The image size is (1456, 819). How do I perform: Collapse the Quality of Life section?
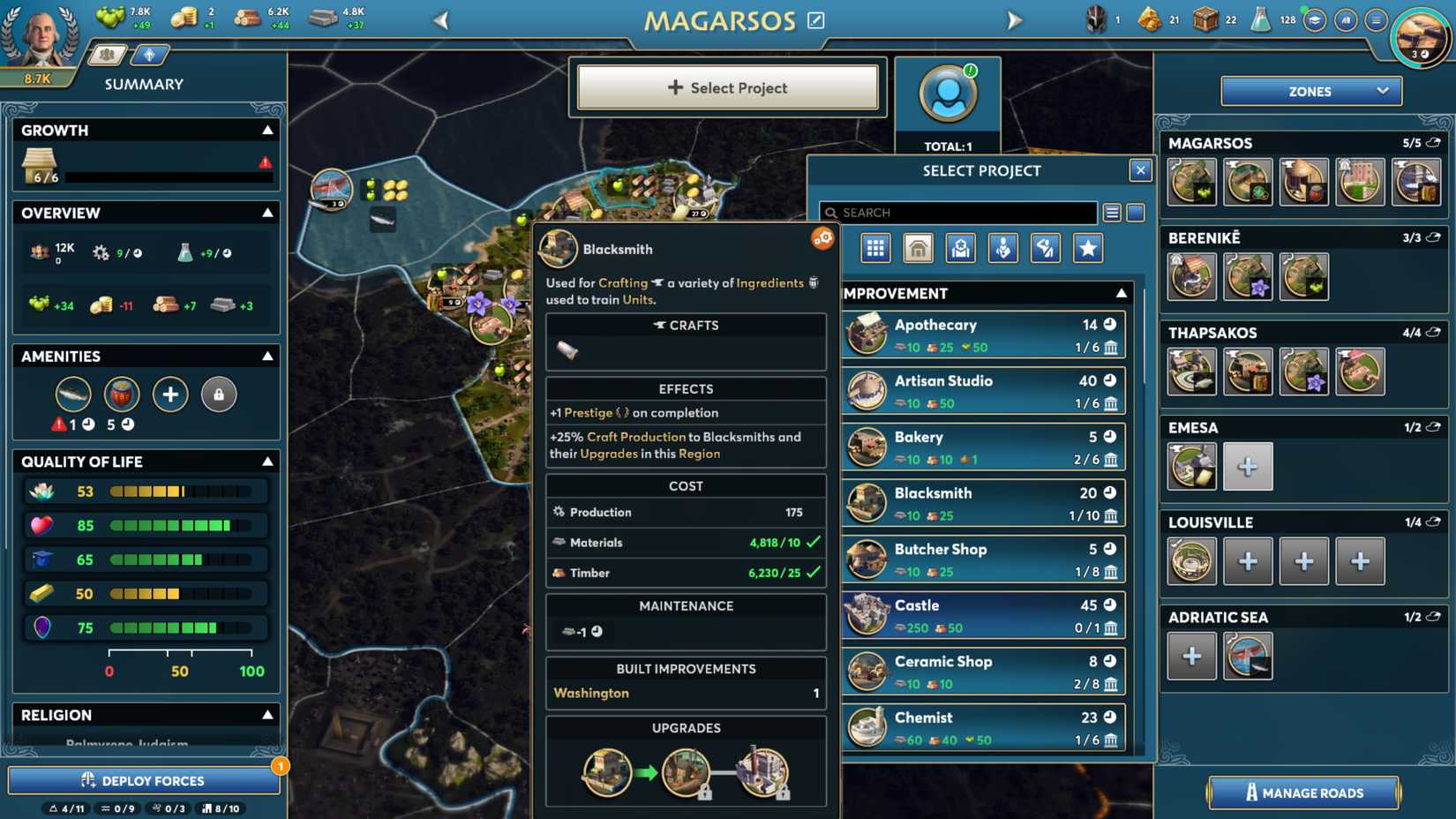click(x=267, y=461)
